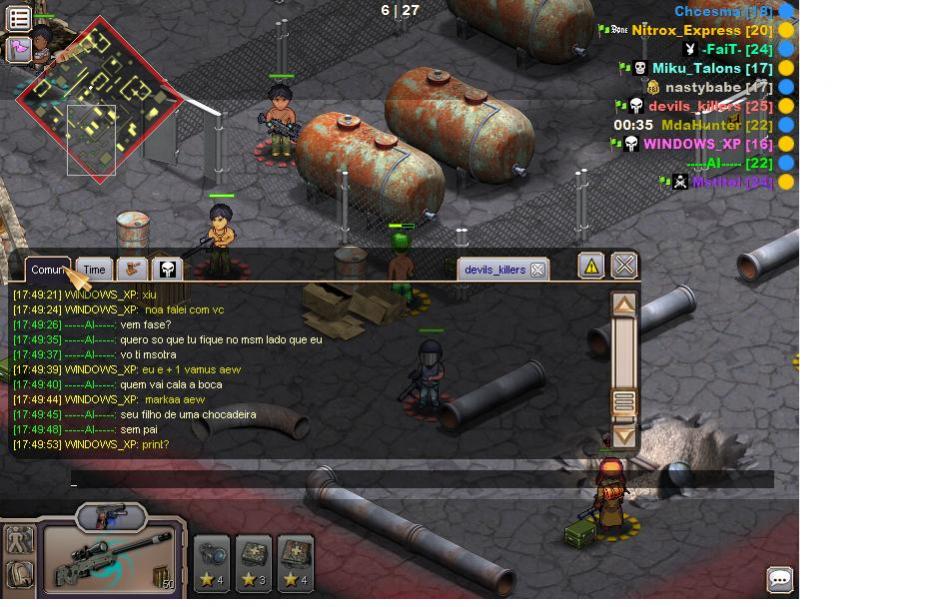Screen dimensions: 951x607
Task: Click the chat scroll up arrow
Action: [x=624, y=305]
